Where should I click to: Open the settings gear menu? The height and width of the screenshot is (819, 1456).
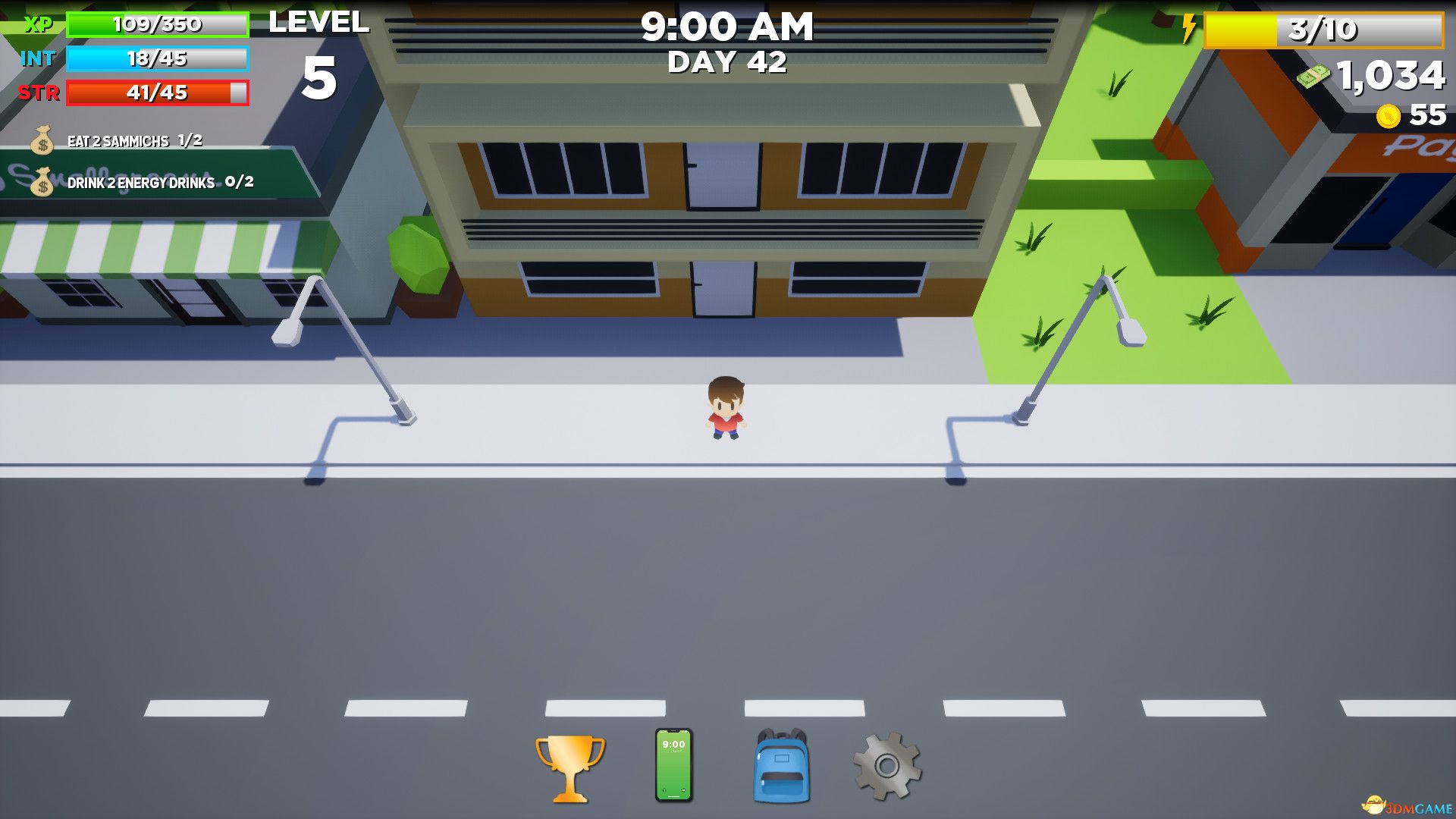[x=887, y=766]
